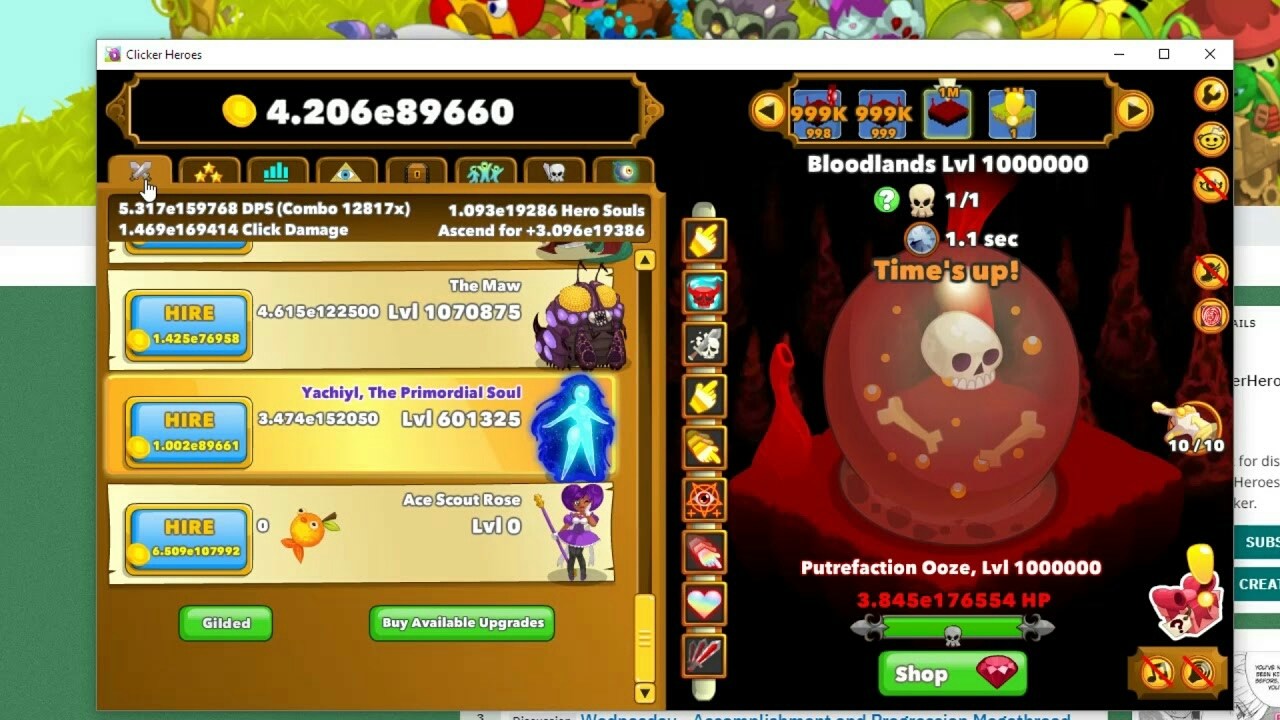Viewport: 1280px width, 720px height.
Task: Open the Reddit community icon
Action: pos(1210,140)
